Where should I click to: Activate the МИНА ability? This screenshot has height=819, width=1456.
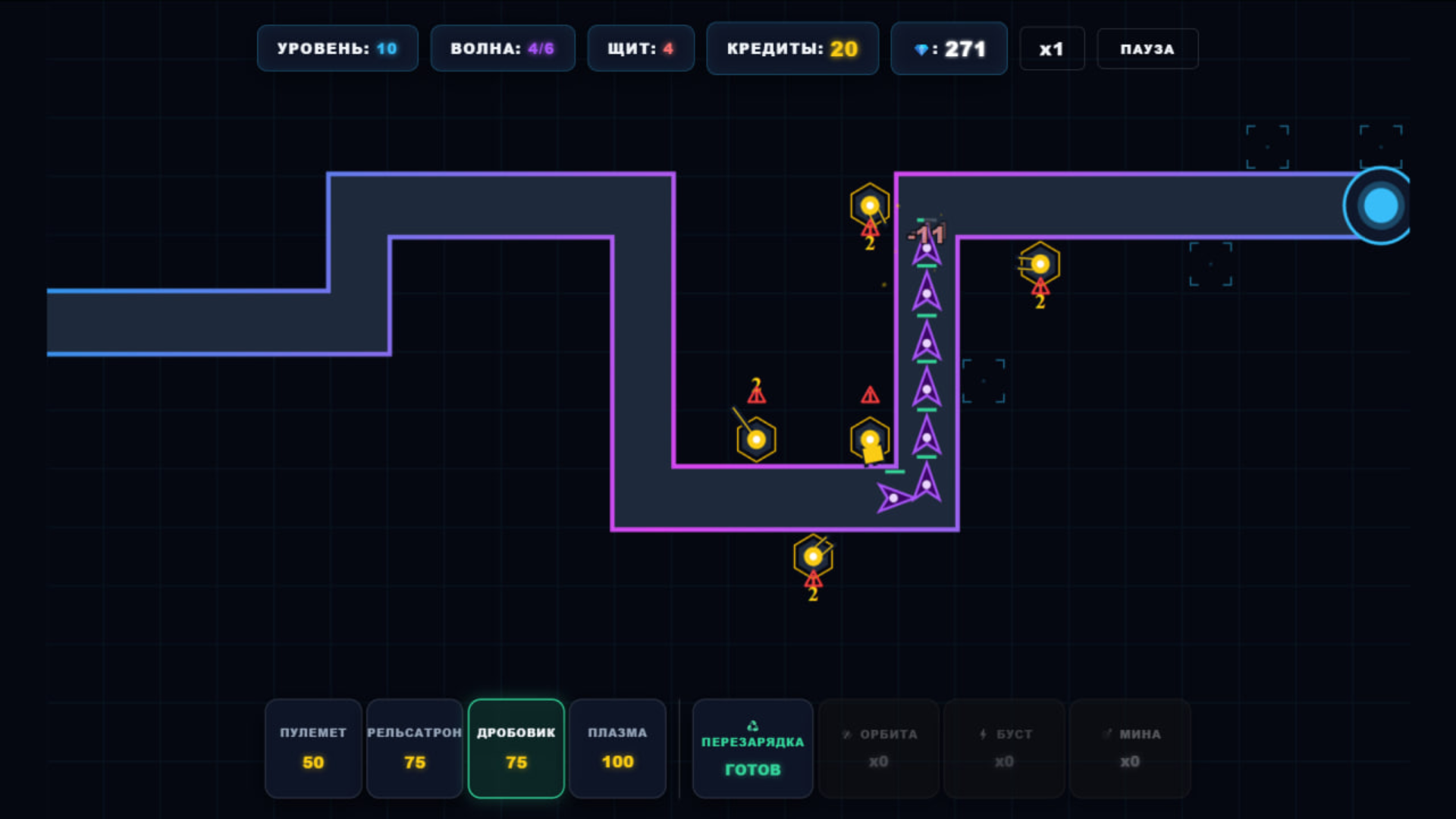[x=1129, y=748]
